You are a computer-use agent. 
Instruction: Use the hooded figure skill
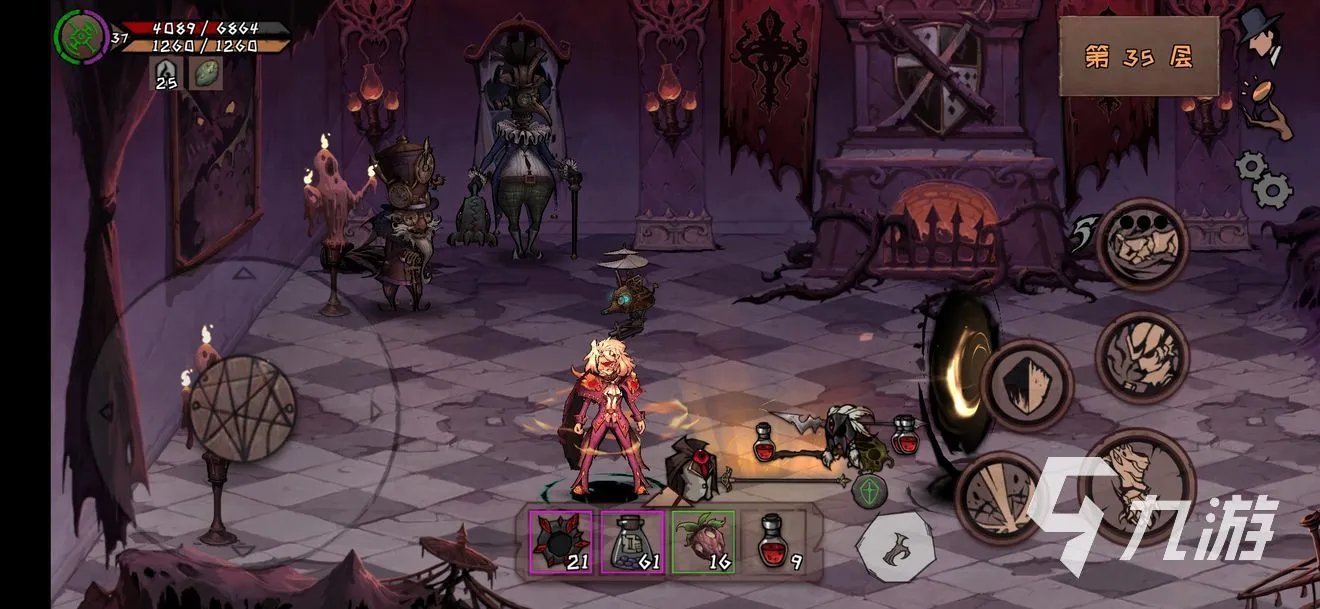(1141, 356)
